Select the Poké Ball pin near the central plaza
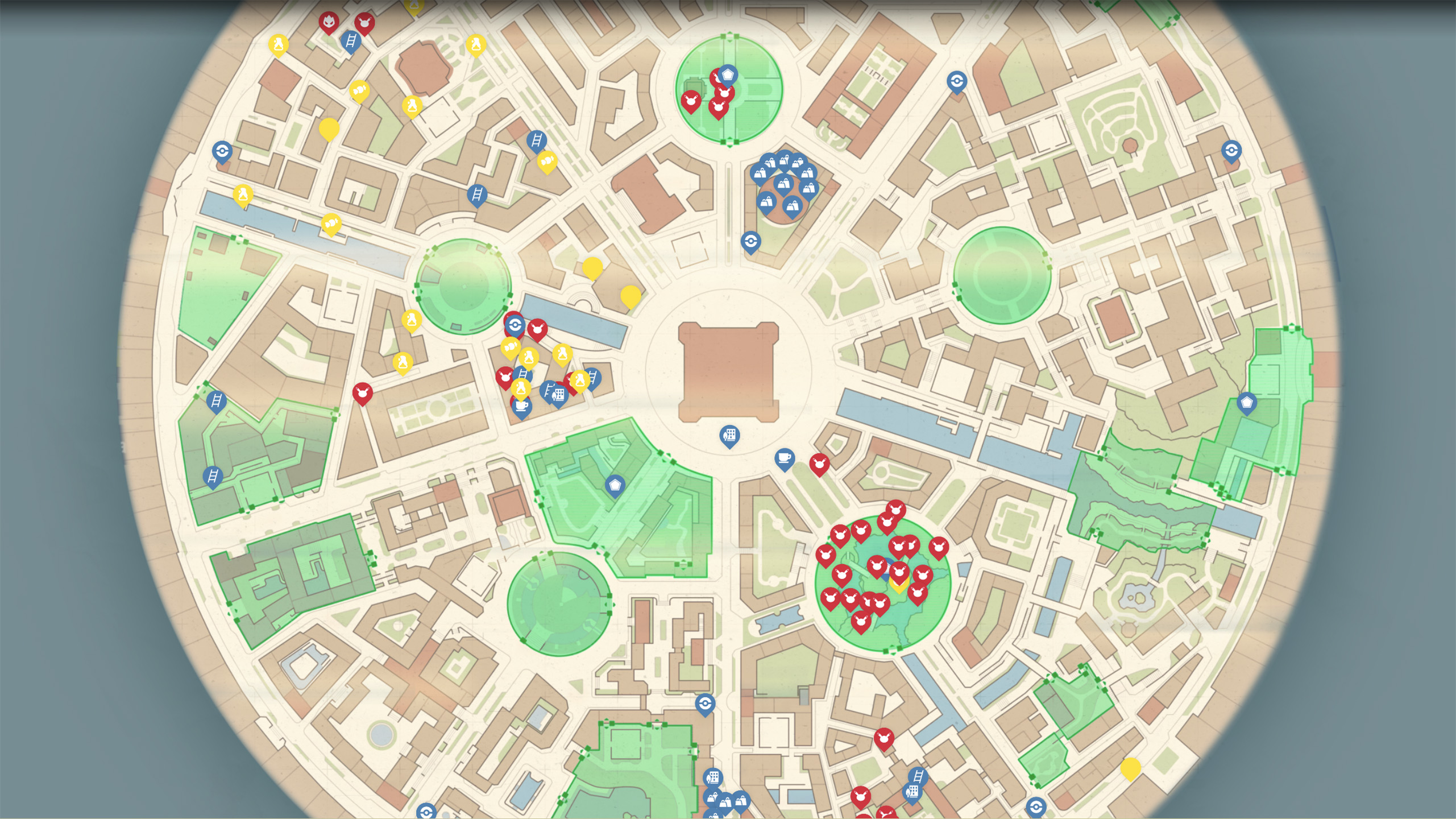Image resolution: width=1456 pixels, height=819 pixels. coord(515,324)
